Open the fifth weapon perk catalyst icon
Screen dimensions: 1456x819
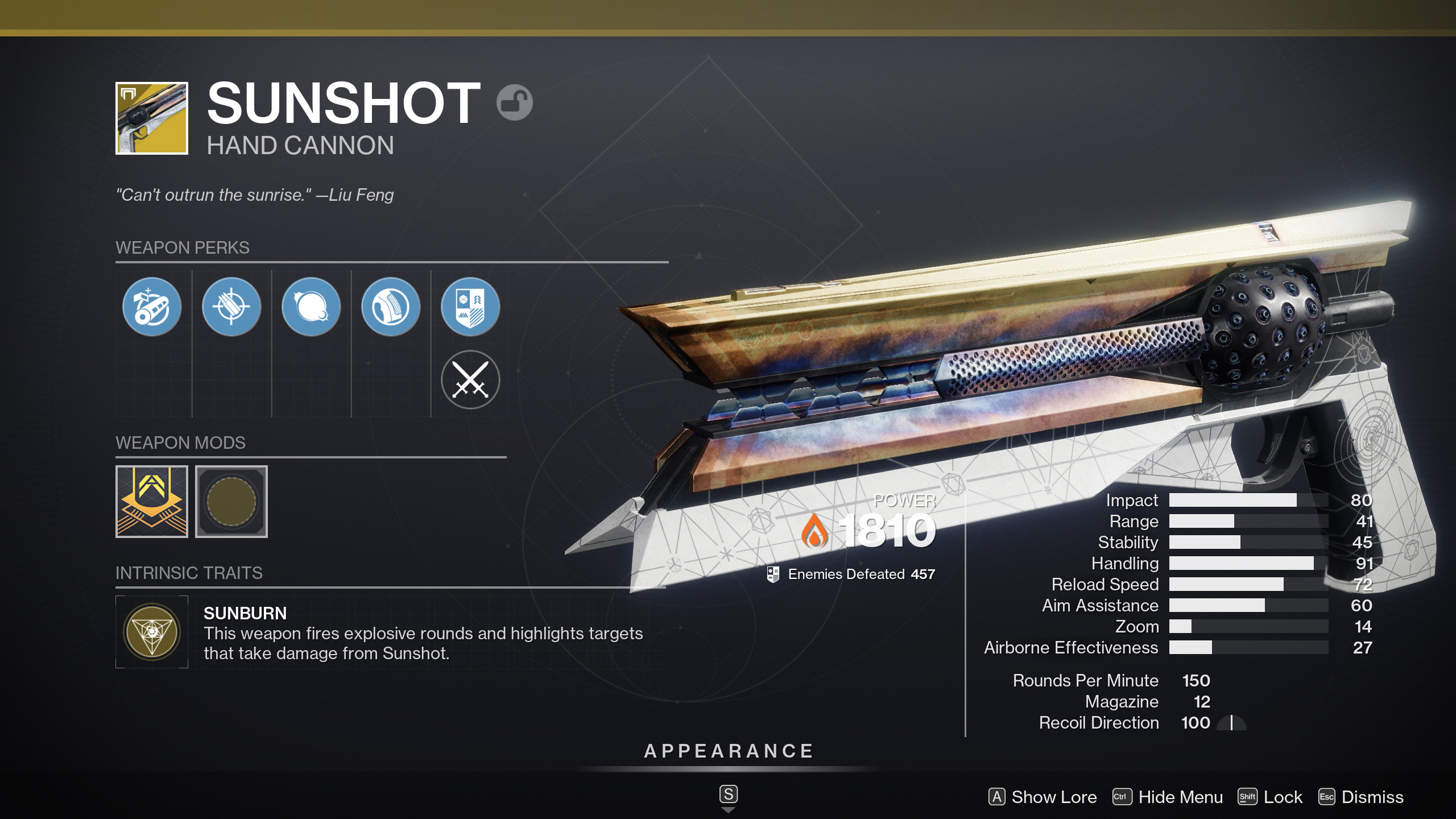point(470,306)
